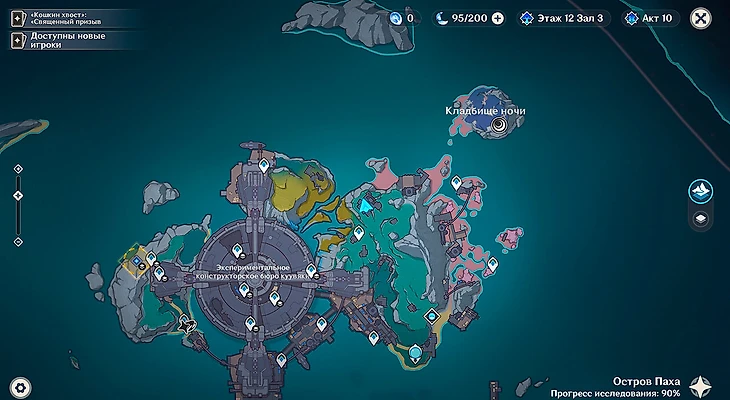Screen dimensions: 730x400
Task: Close the map screen
Action: 699,18
